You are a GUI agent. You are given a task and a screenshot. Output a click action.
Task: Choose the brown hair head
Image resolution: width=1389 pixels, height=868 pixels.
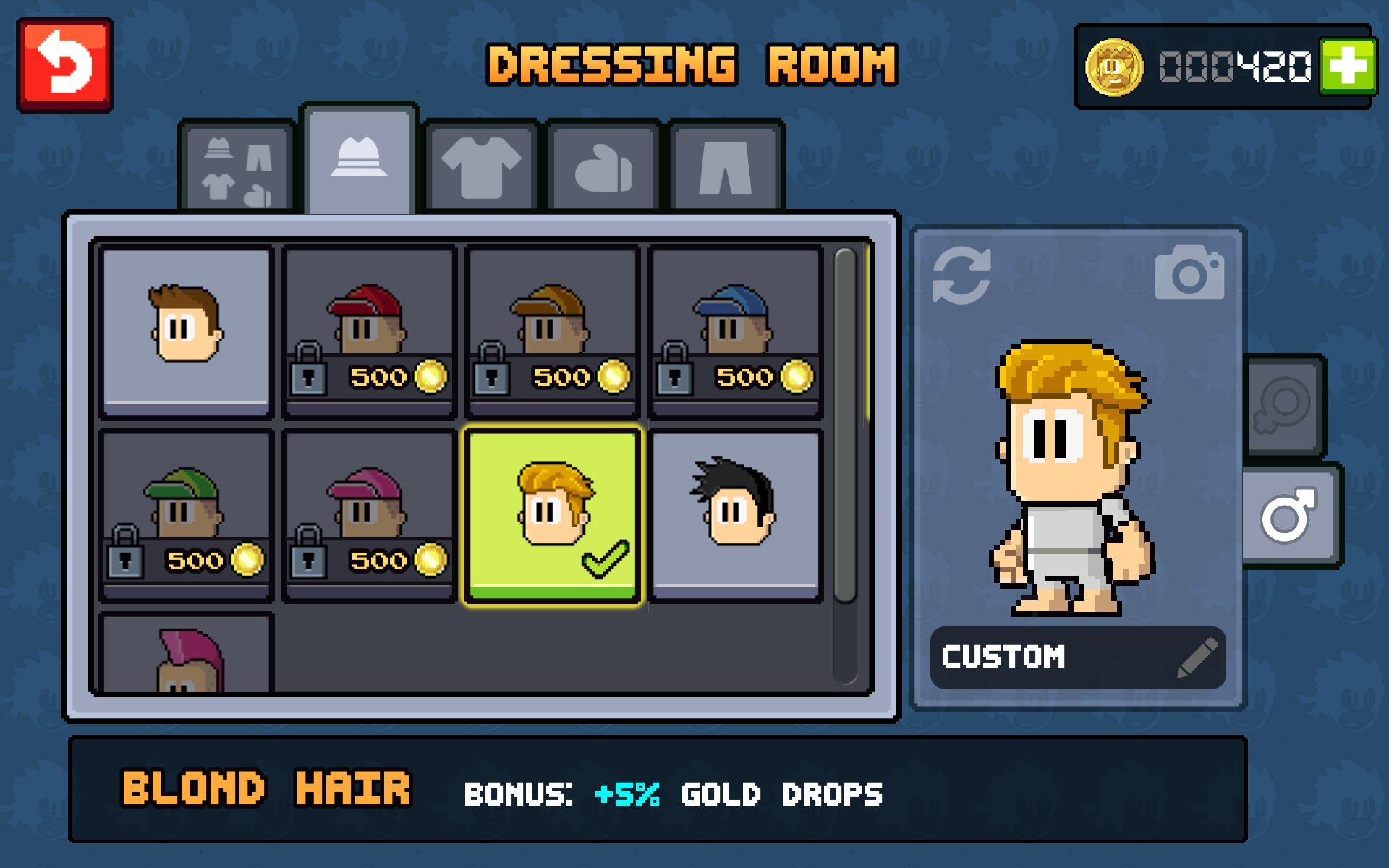click(187, 331)
